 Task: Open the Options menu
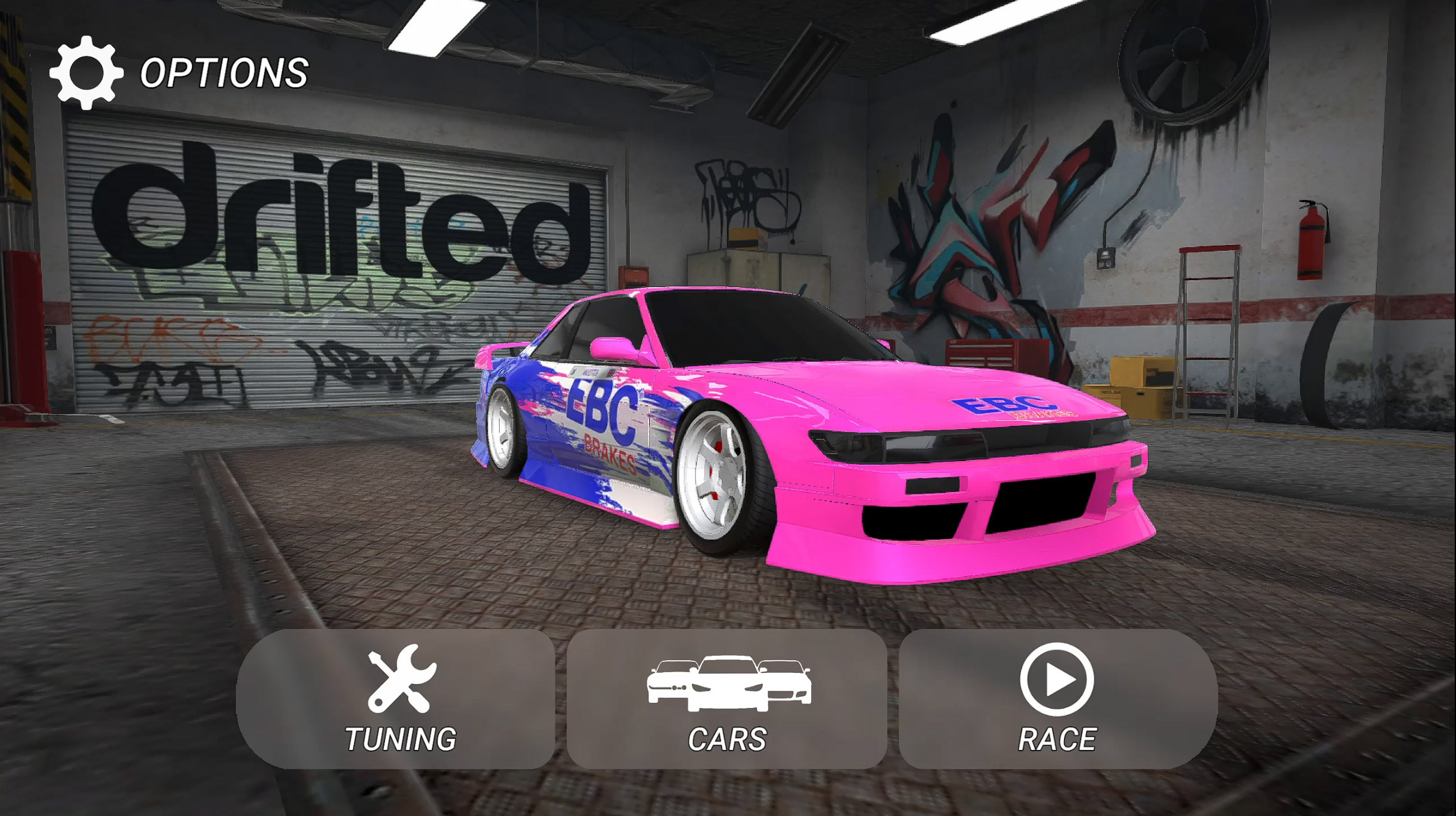click(179, 73)
